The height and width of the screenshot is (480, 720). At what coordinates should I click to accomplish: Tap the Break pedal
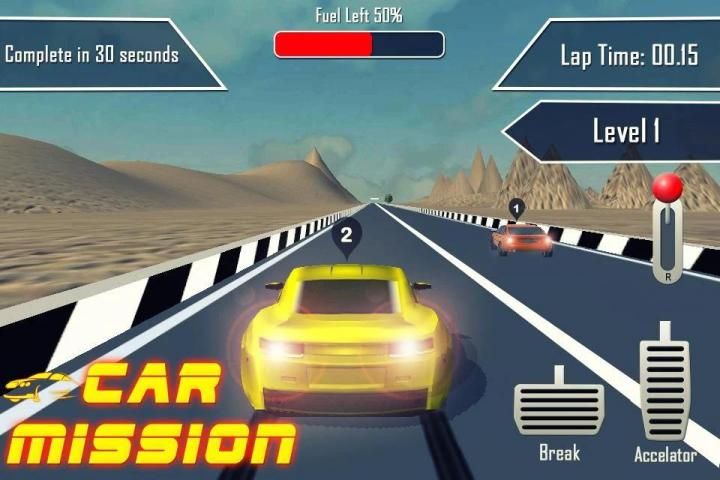point(558,407)
